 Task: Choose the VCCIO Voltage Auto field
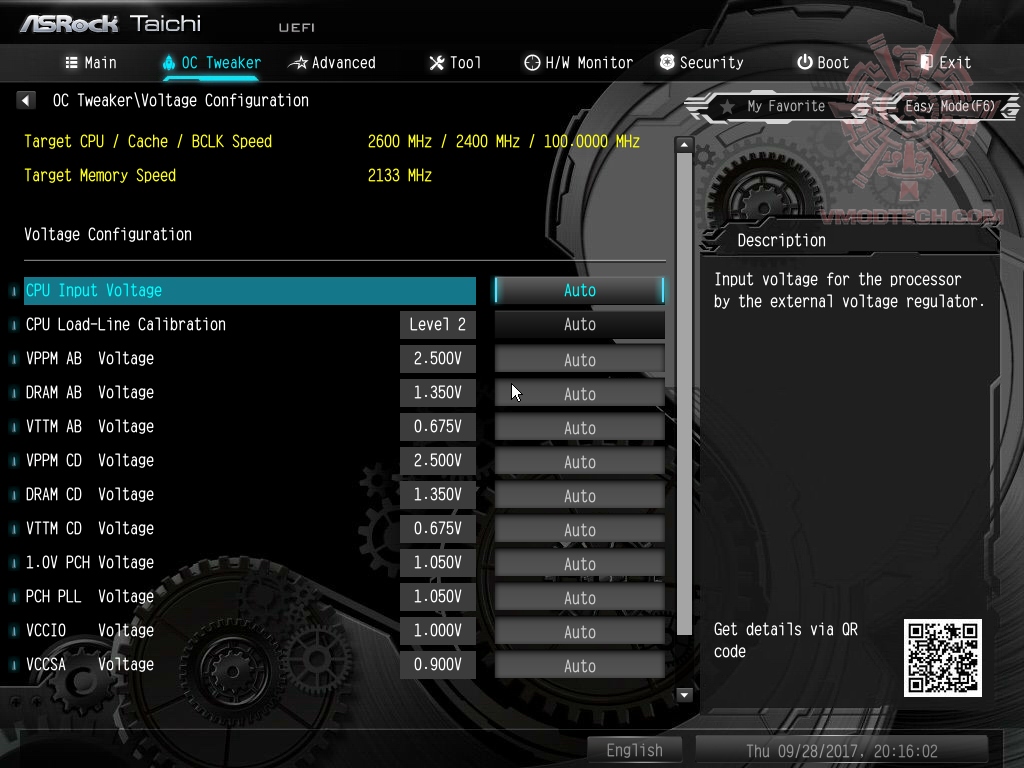(x=579, y=632)
